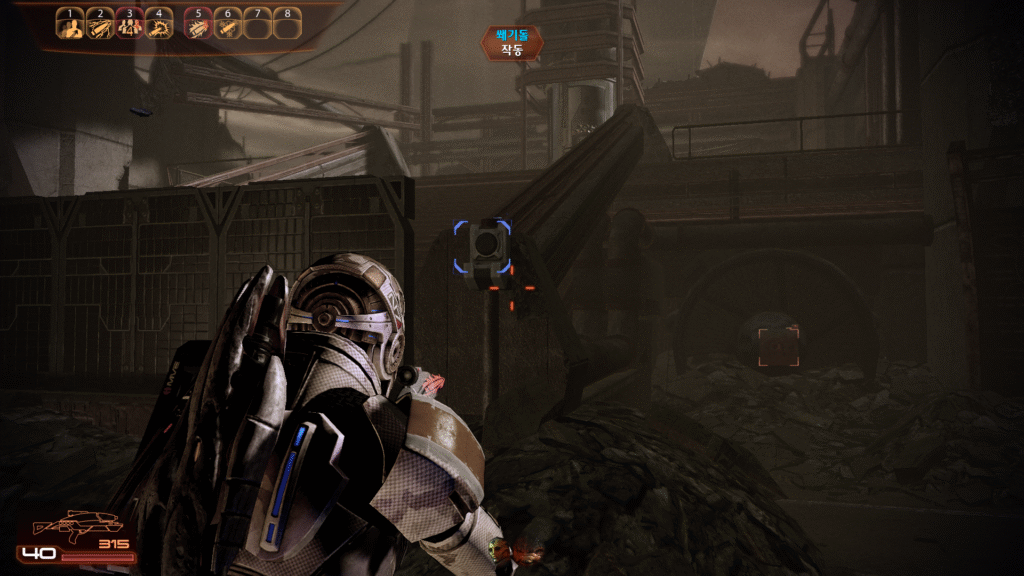The image size is (1024, 576).
Task: Activate the lightning ammo power in slot 2
Action: (99, 27)
